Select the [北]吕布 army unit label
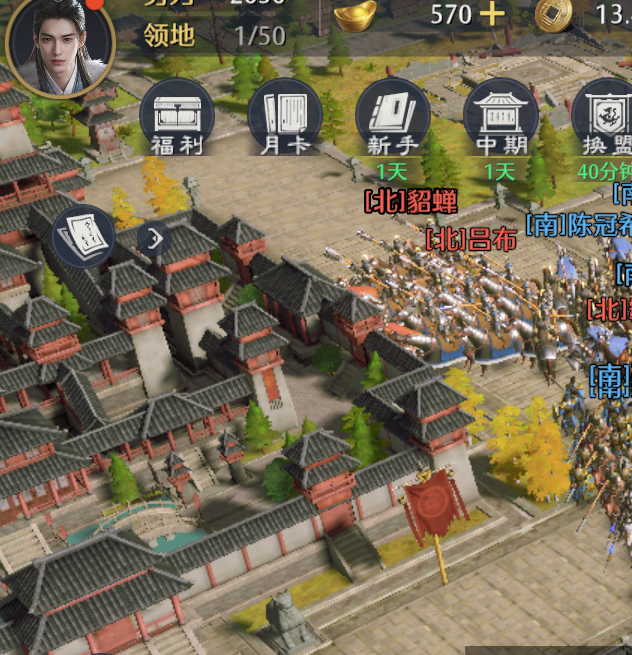The image size is (632, 655). (472, 240)
